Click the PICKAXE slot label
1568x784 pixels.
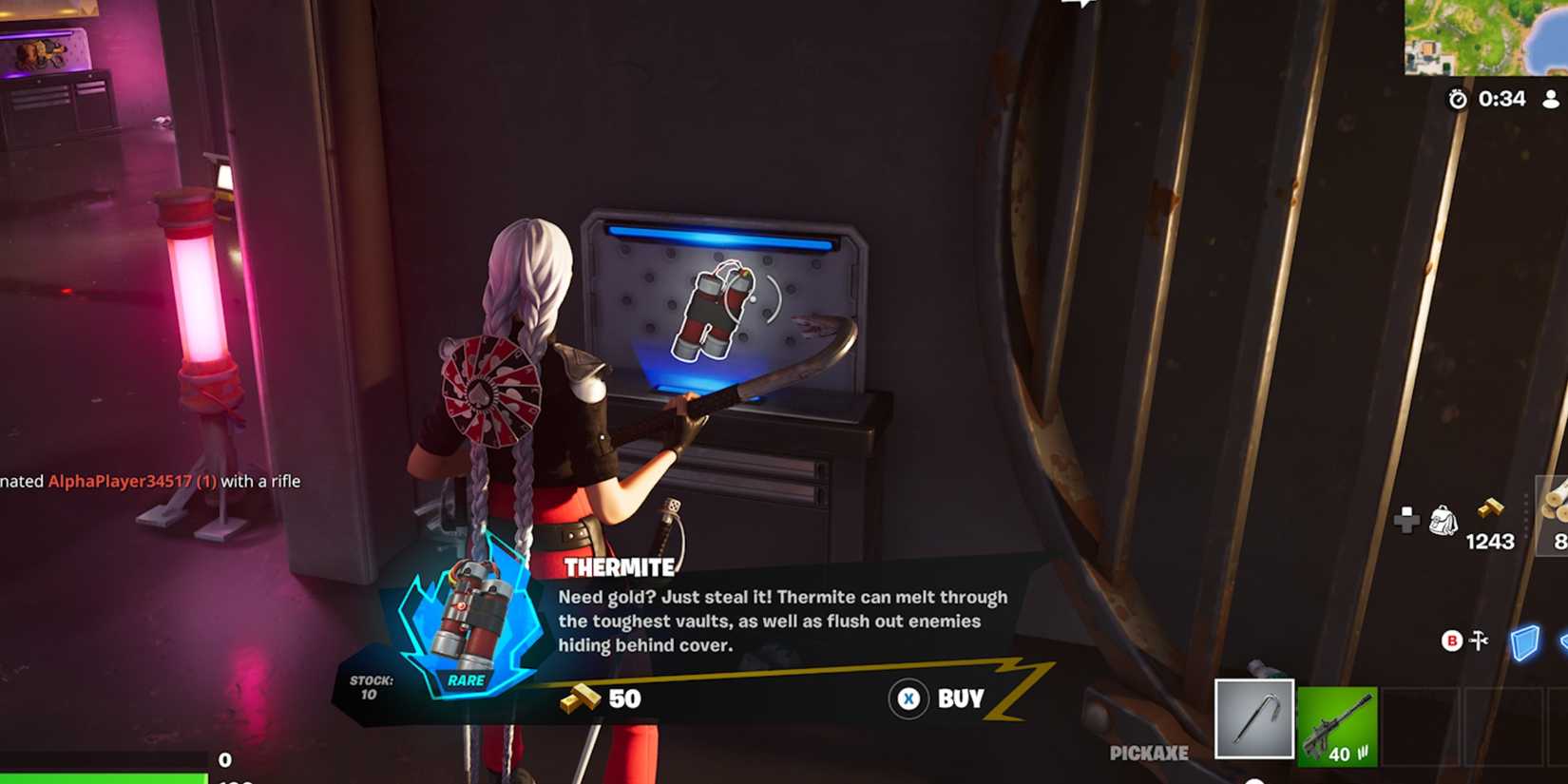coord(1148,754)
